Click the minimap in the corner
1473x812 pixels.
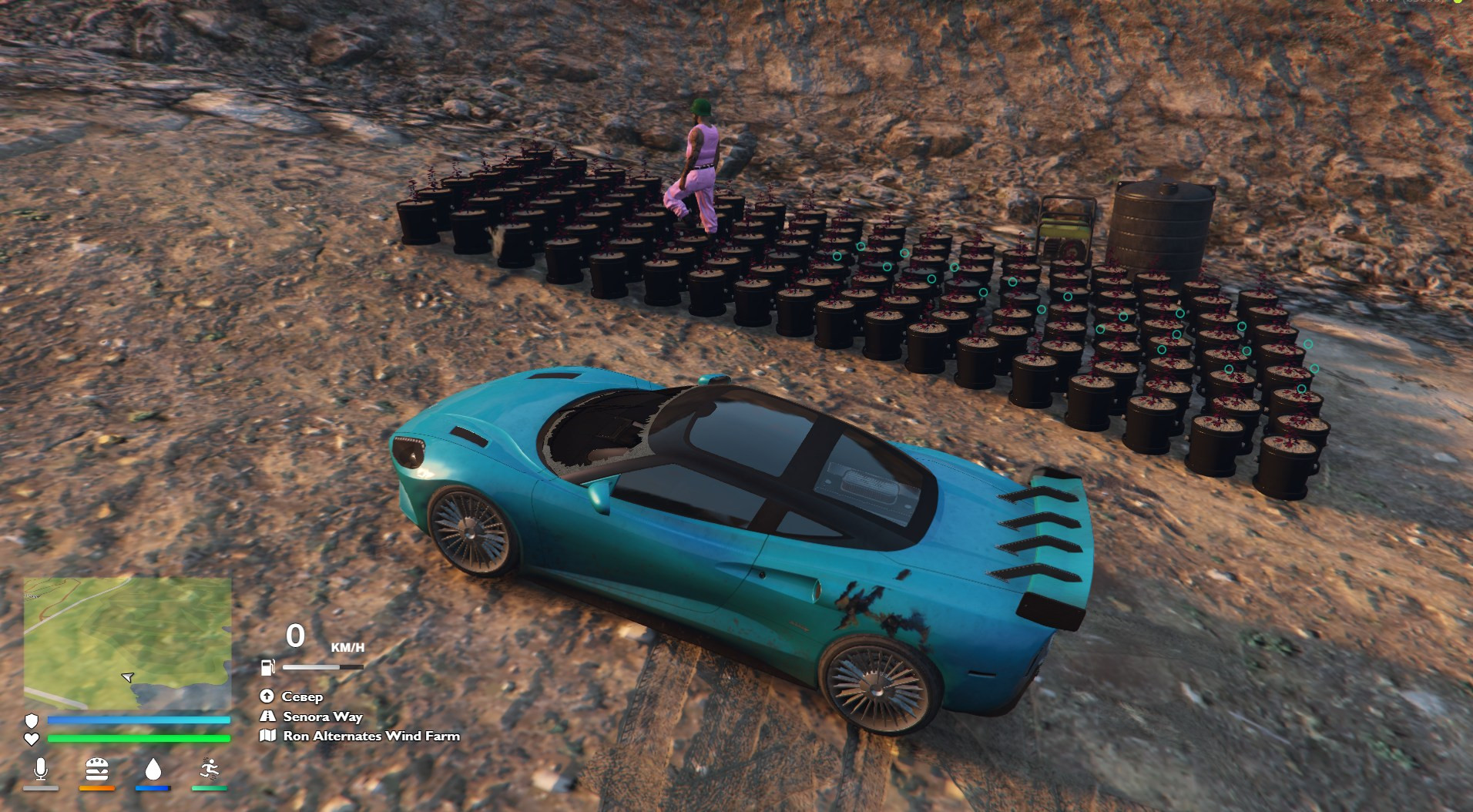coord(127,643)
